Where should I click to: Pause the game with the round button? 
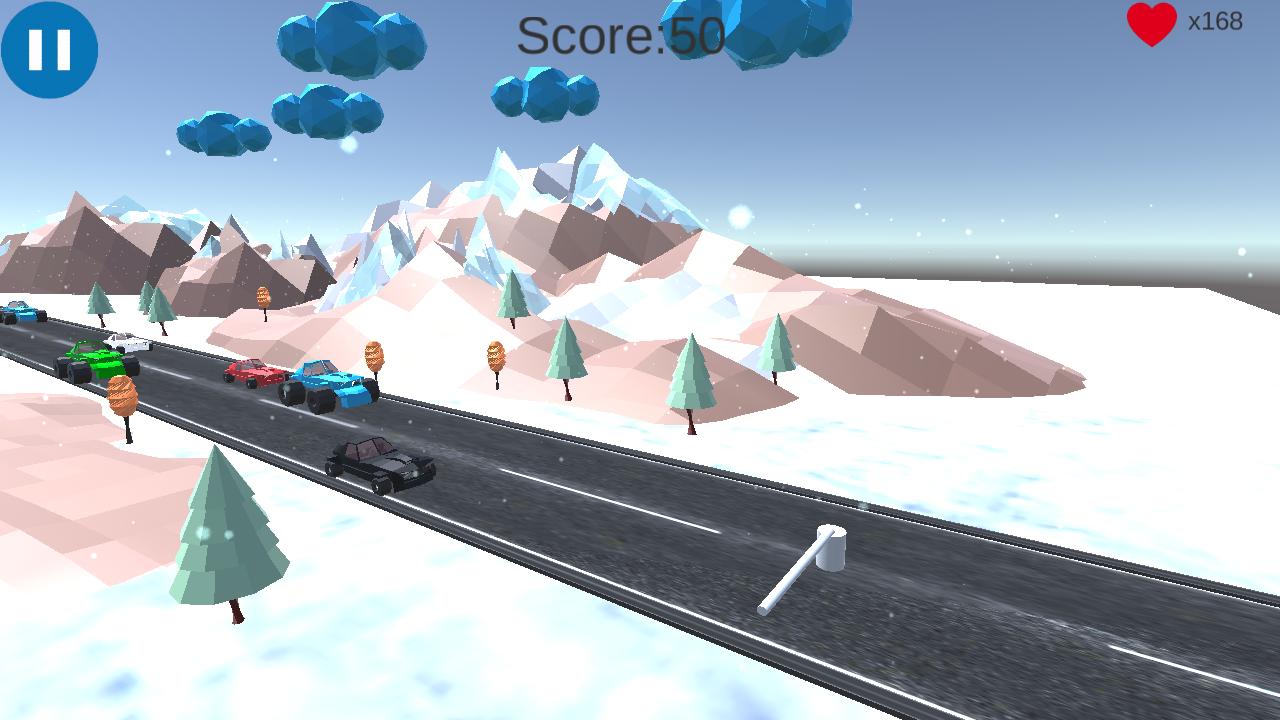tap(49, 49)
